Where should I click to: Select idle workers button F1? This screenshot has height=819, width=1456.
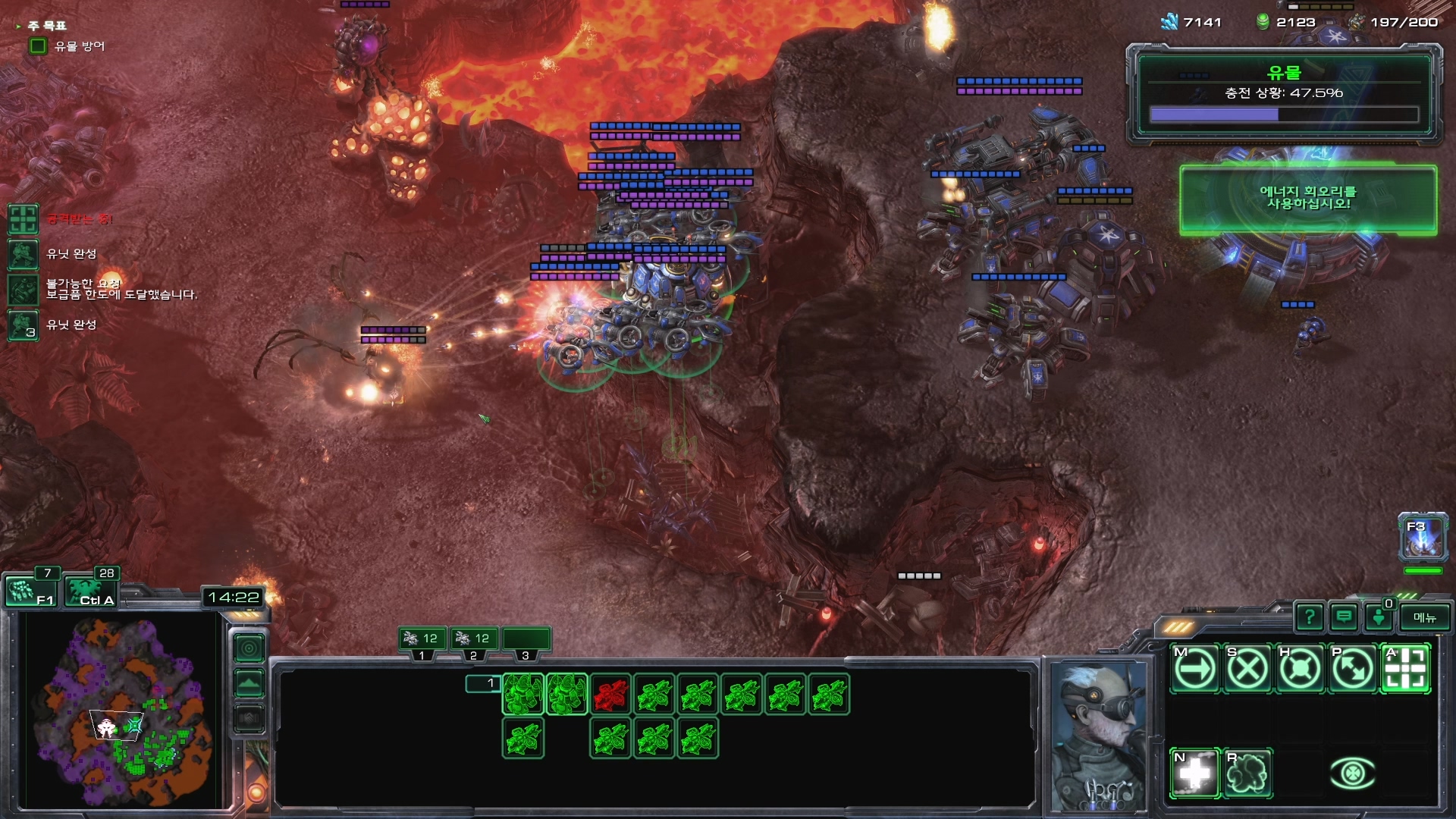[29, 591]
